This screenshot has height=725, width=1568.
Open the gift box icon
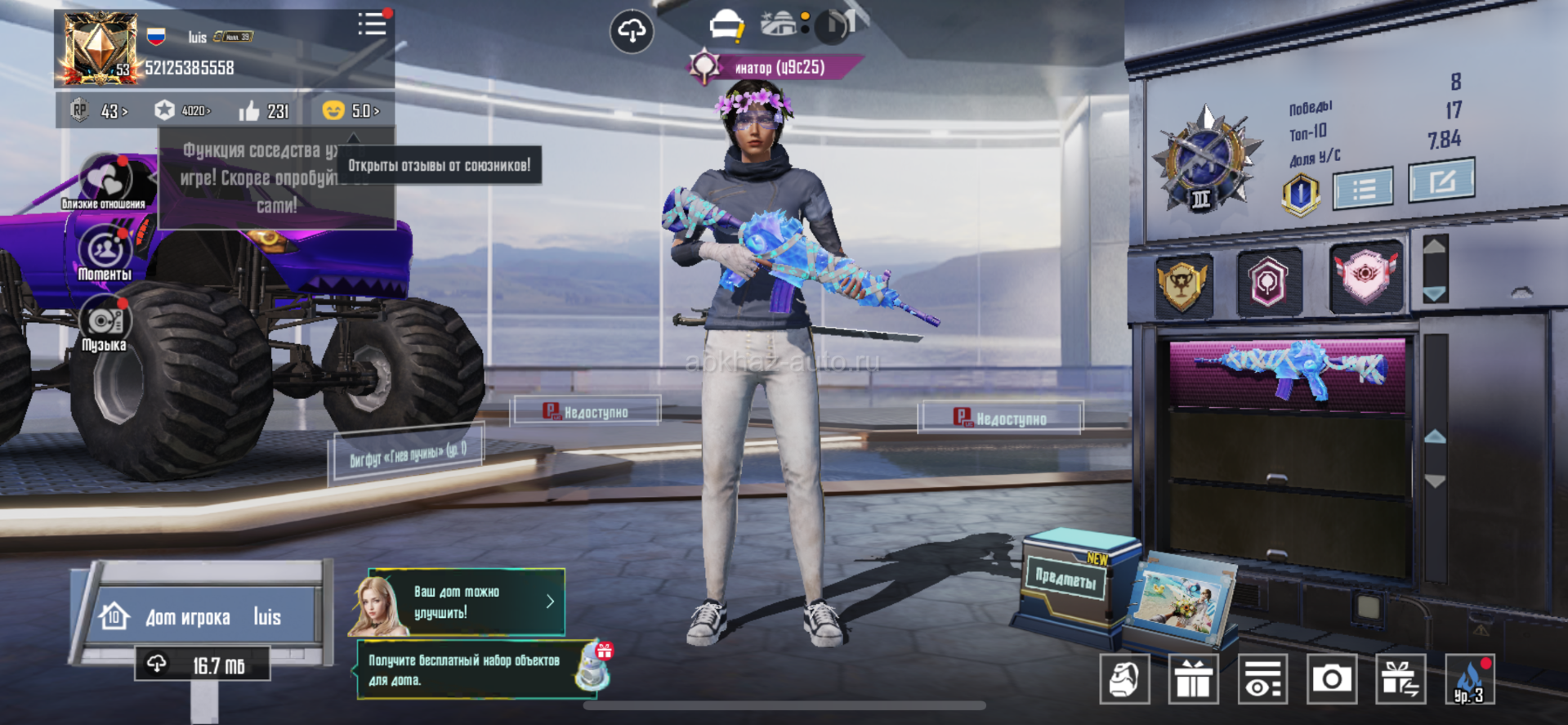pyautogui.click(x=1193, y=679)
